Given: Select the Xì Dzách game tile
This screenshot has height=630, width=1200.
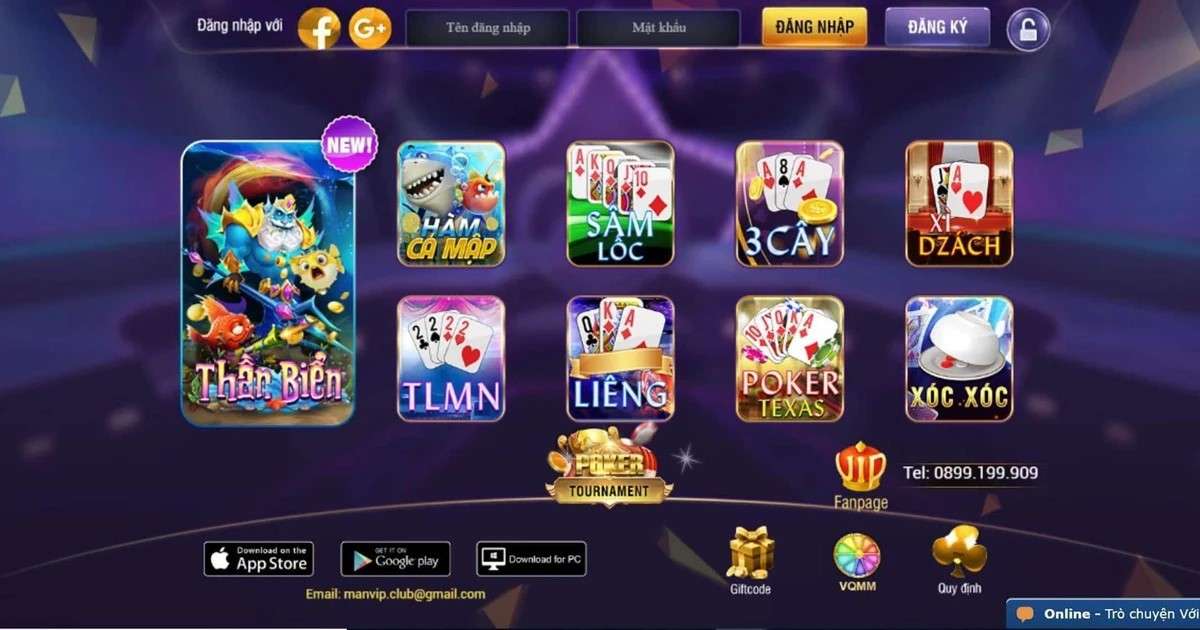Looking at the screenshot, I should coord(959,204).
